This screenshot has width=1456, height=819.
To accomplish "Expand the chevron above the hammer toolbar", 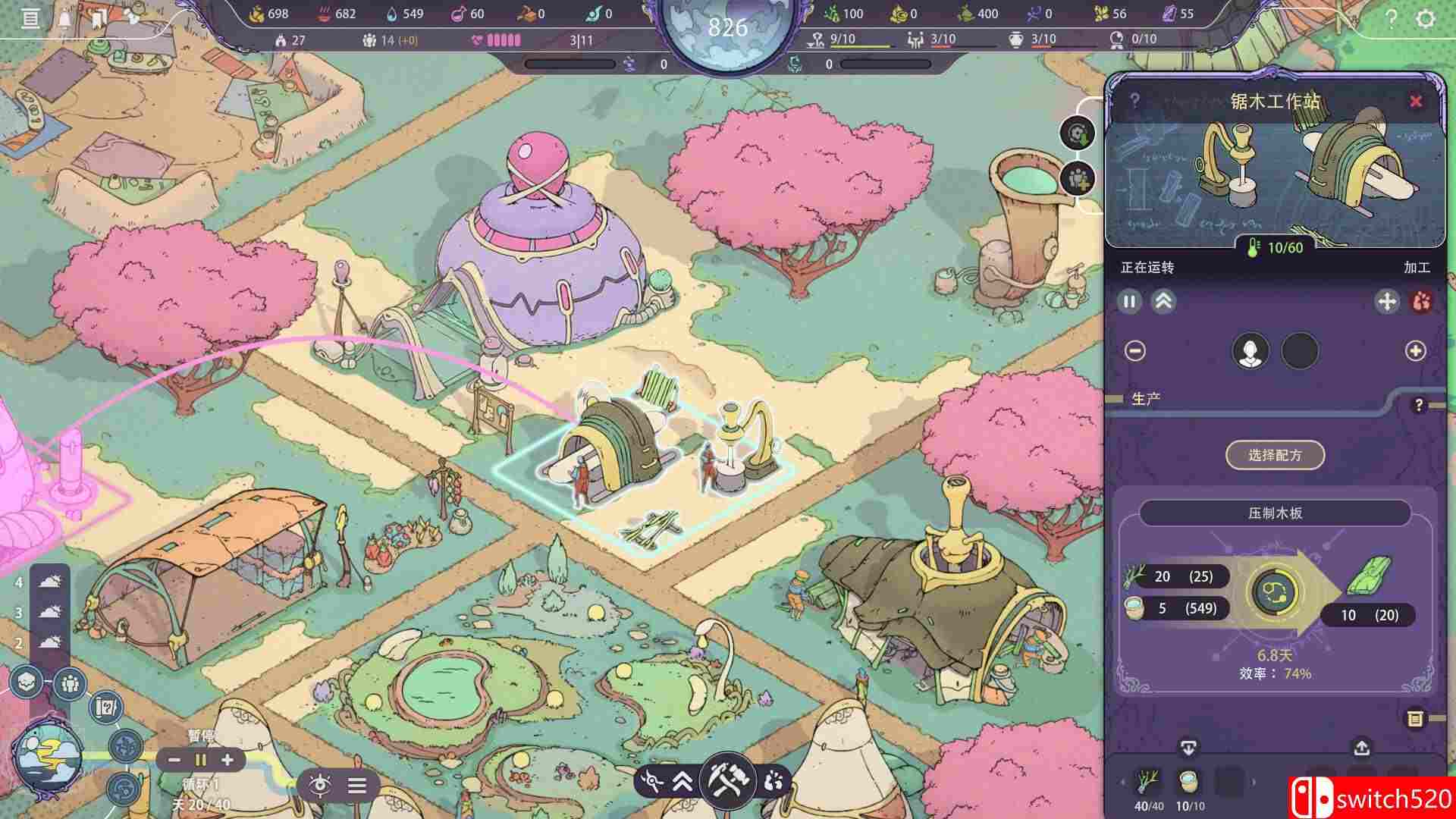I will click(682, 782).
